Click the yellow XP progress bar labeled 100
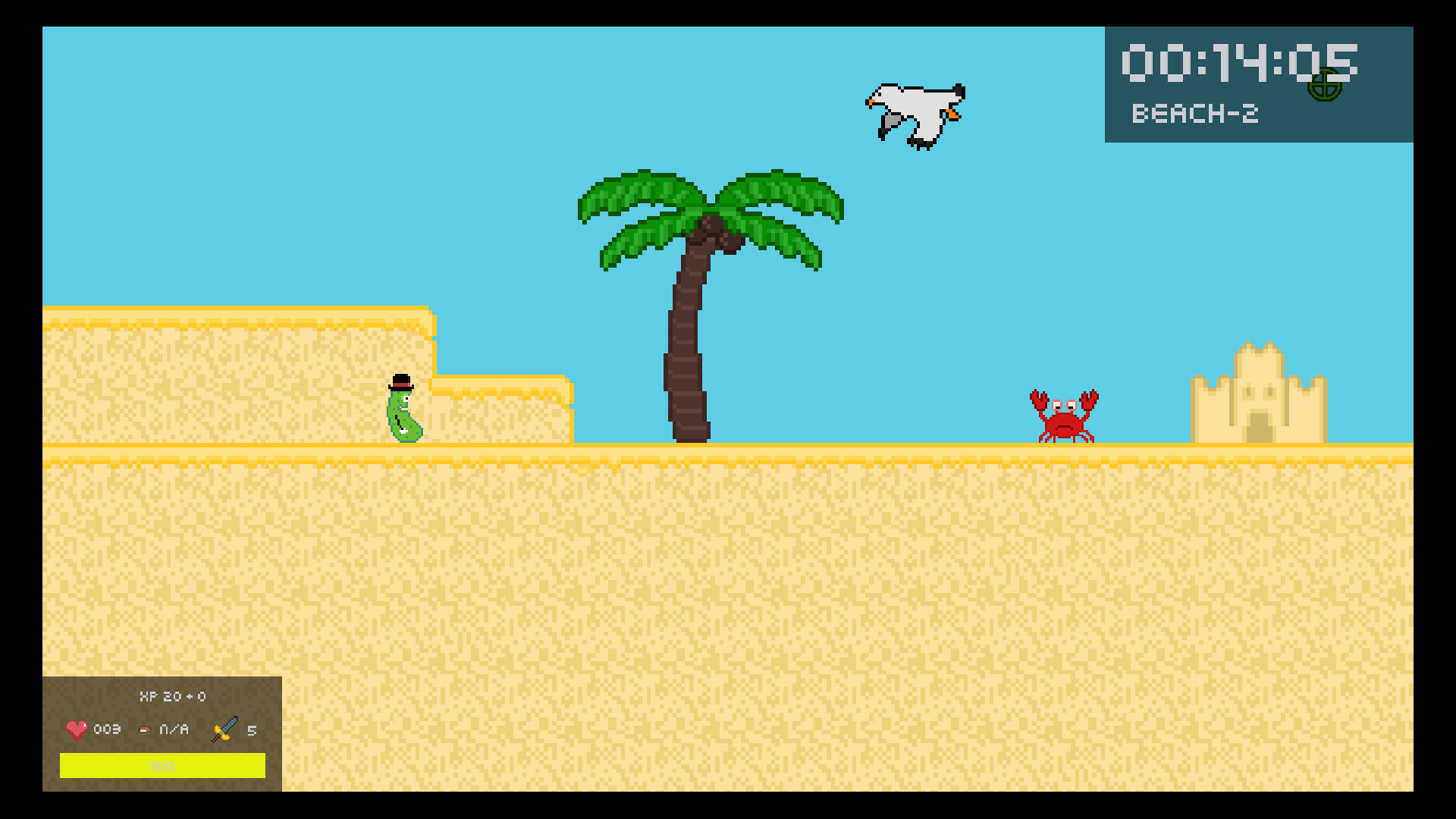Screen dimensions: 1456x819 click(x=163, y=767)
